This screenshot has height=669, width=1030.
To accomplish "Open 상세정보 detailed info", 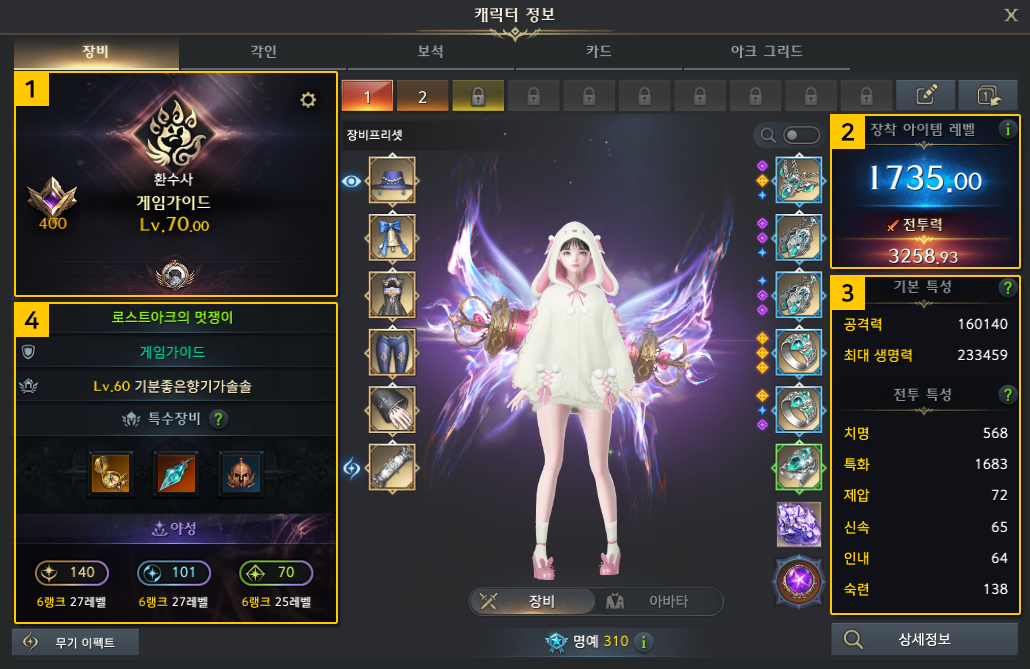I will click(925, 640).
